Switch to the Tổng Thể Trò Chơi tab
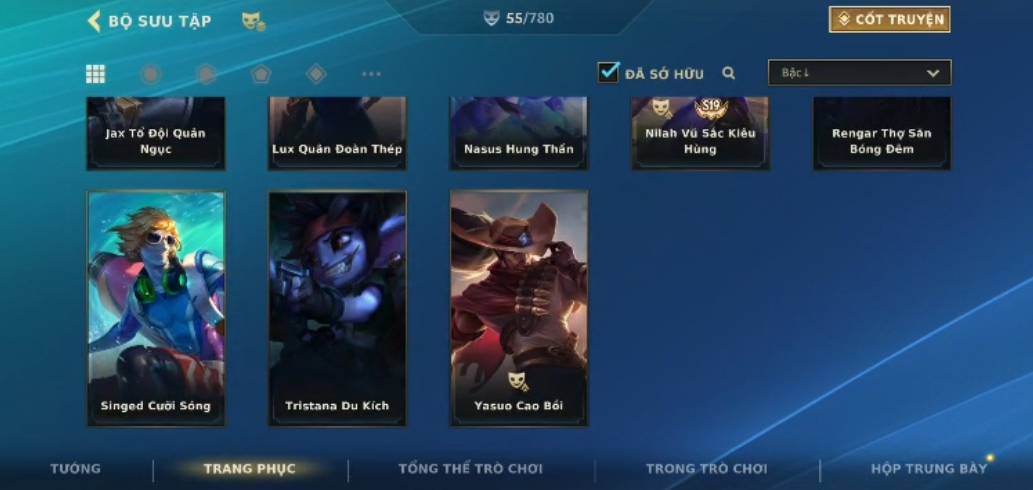 tap(470, 469)
